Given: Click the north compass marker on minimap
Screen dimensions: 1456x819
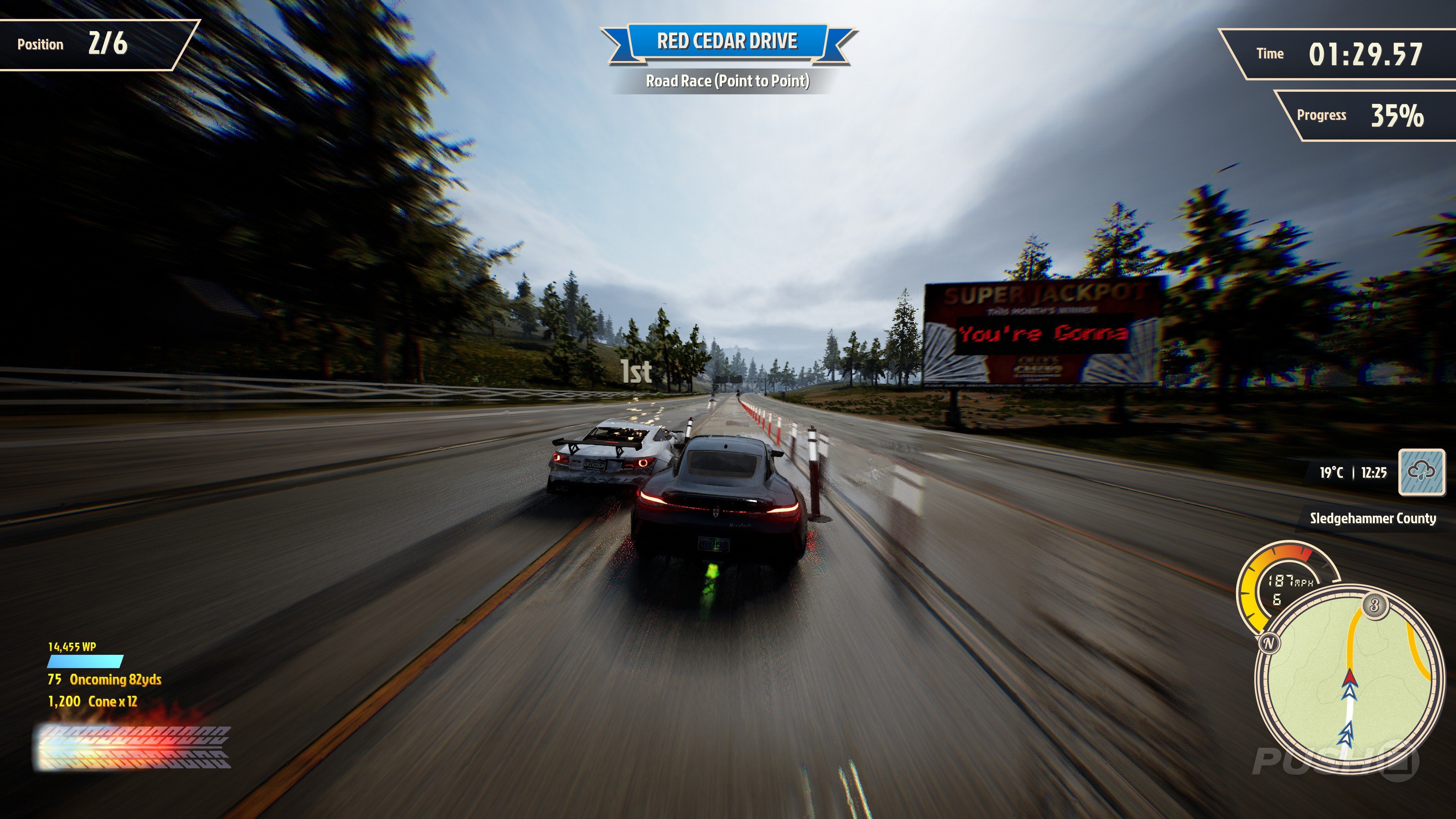Looking at the screenshot, I should point(1269,643).
